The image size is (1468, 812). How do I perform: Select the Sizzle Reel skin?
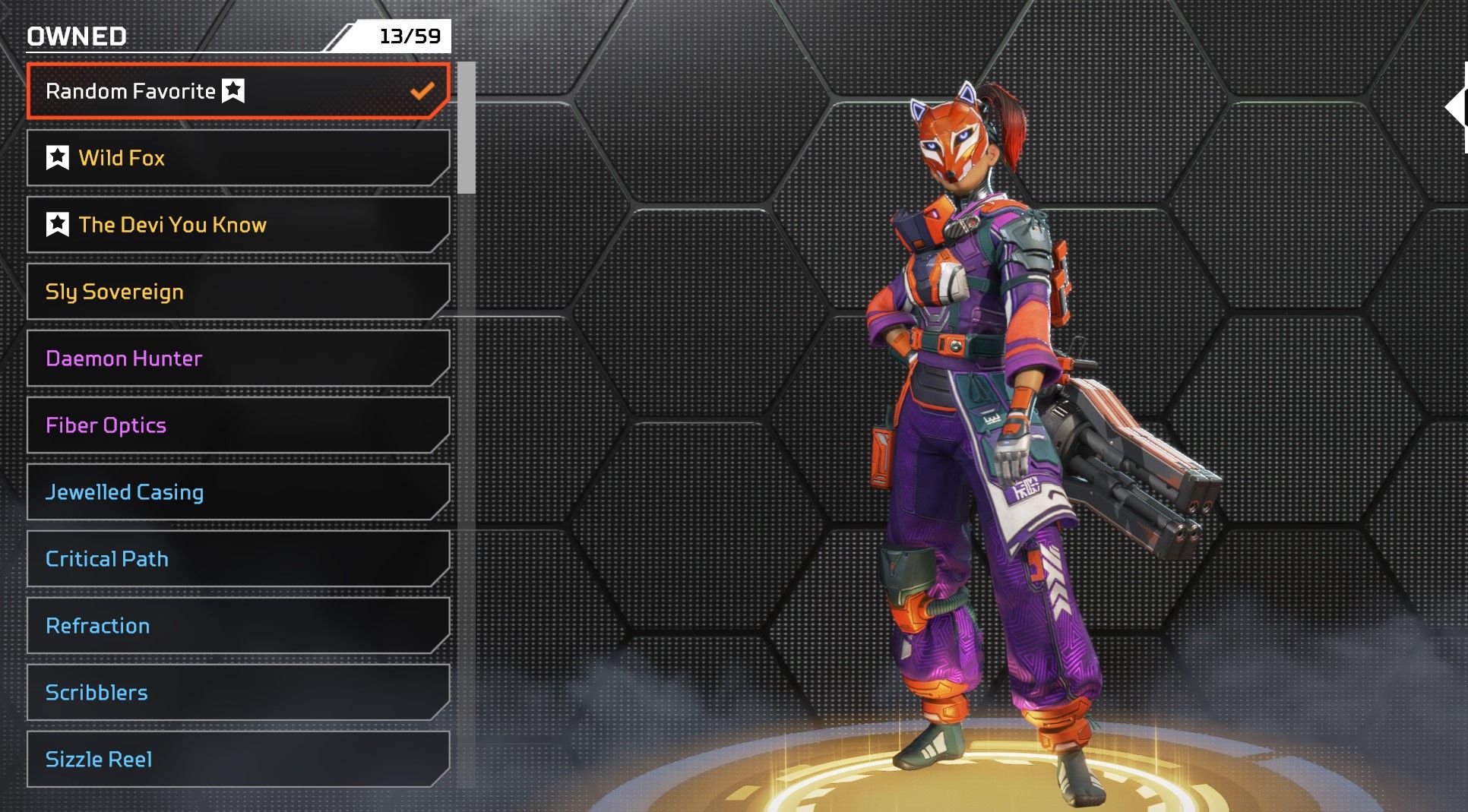[x=237, y=760]
